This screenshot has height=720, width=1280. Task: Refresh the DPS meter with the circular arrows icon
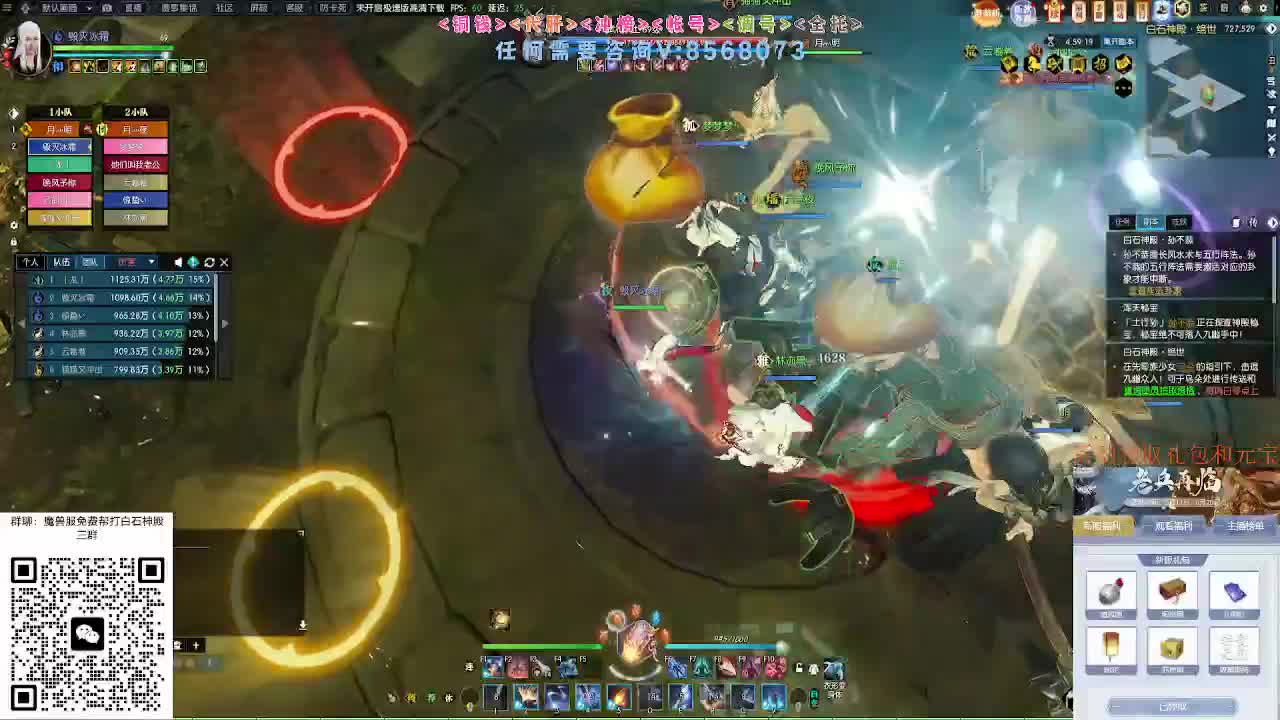coord(210,261)
